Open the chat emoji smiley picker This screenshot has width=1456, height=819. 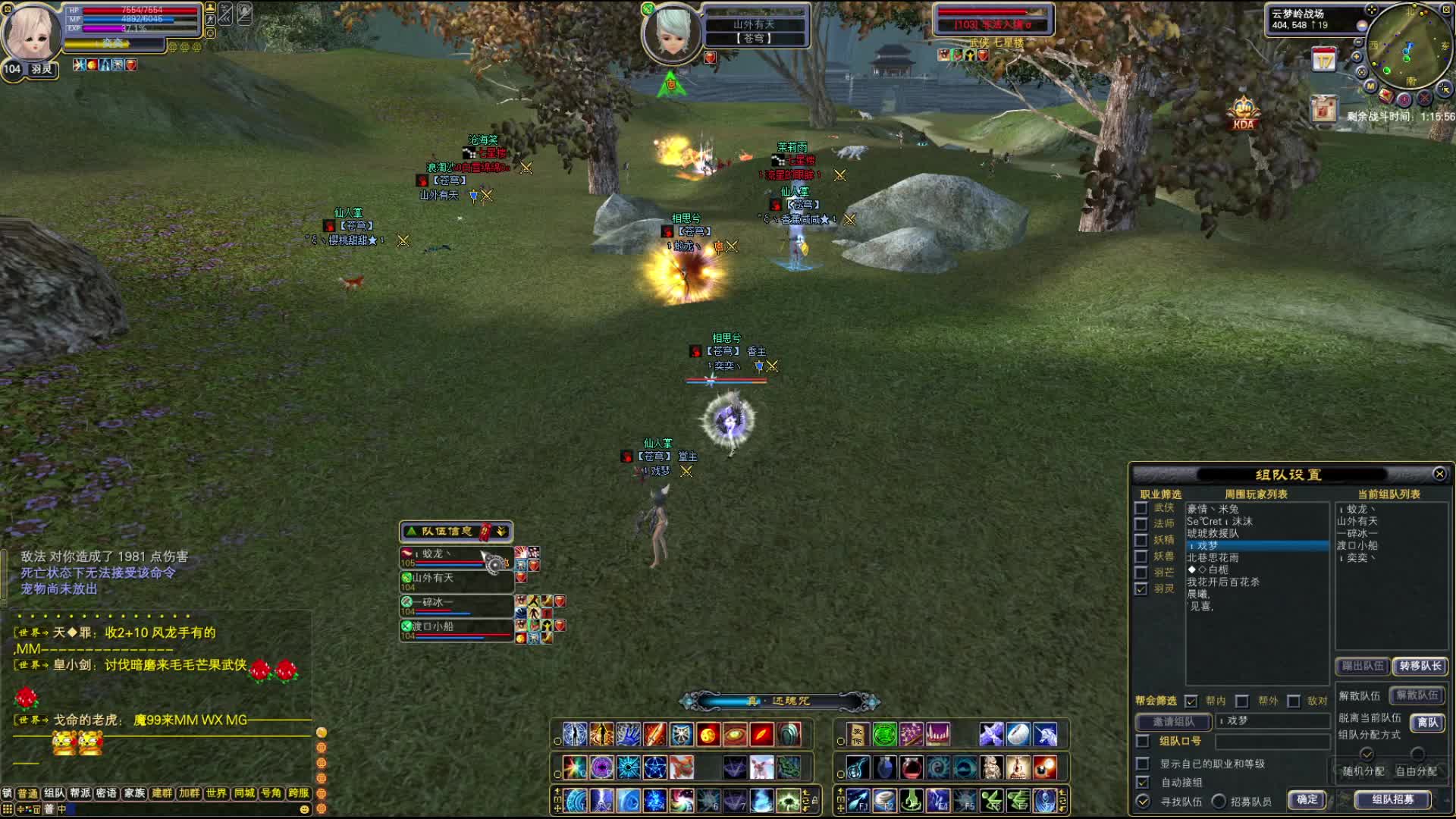[304, 809]
